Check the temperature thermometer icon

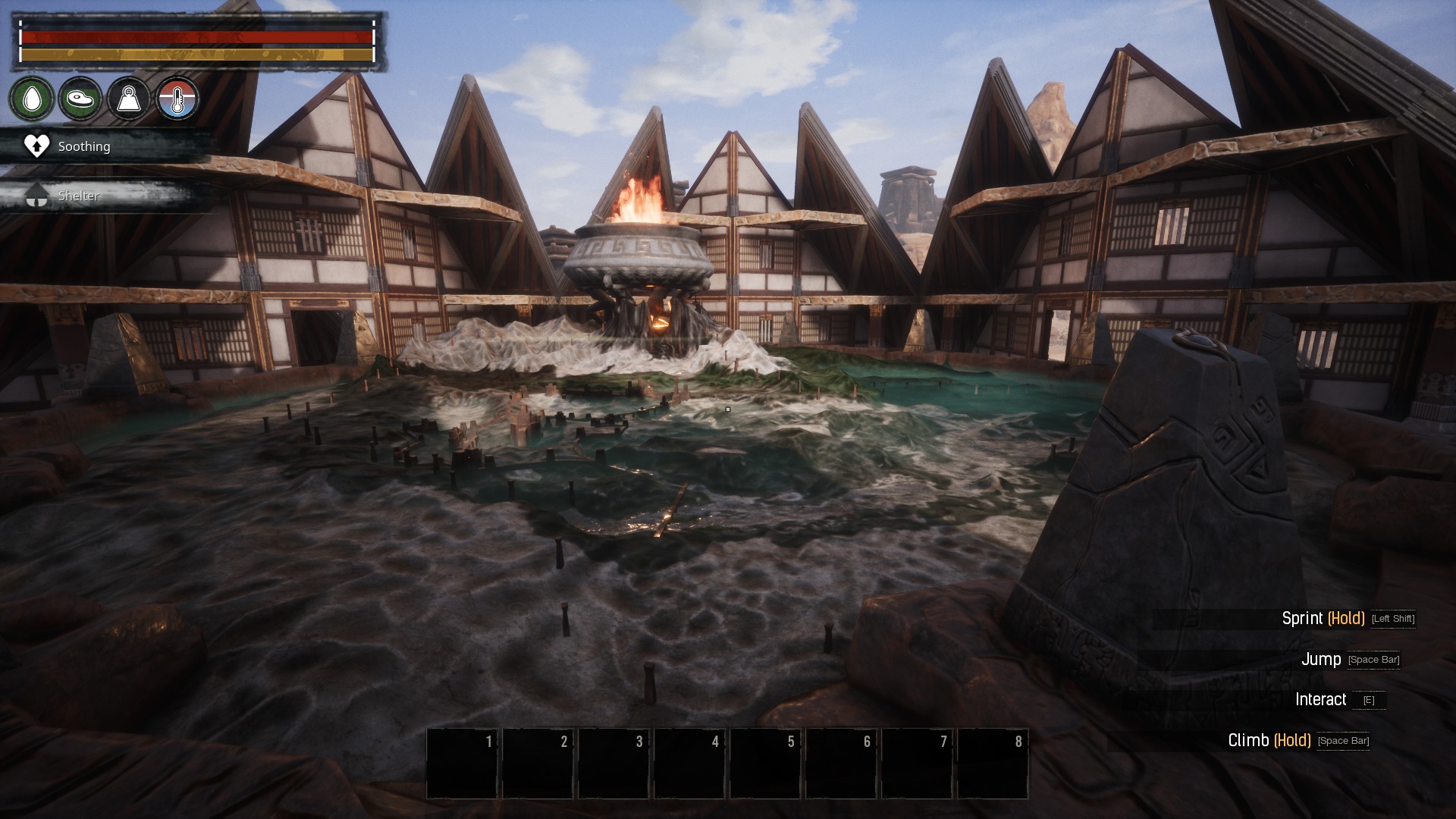(x=177, y=99)
